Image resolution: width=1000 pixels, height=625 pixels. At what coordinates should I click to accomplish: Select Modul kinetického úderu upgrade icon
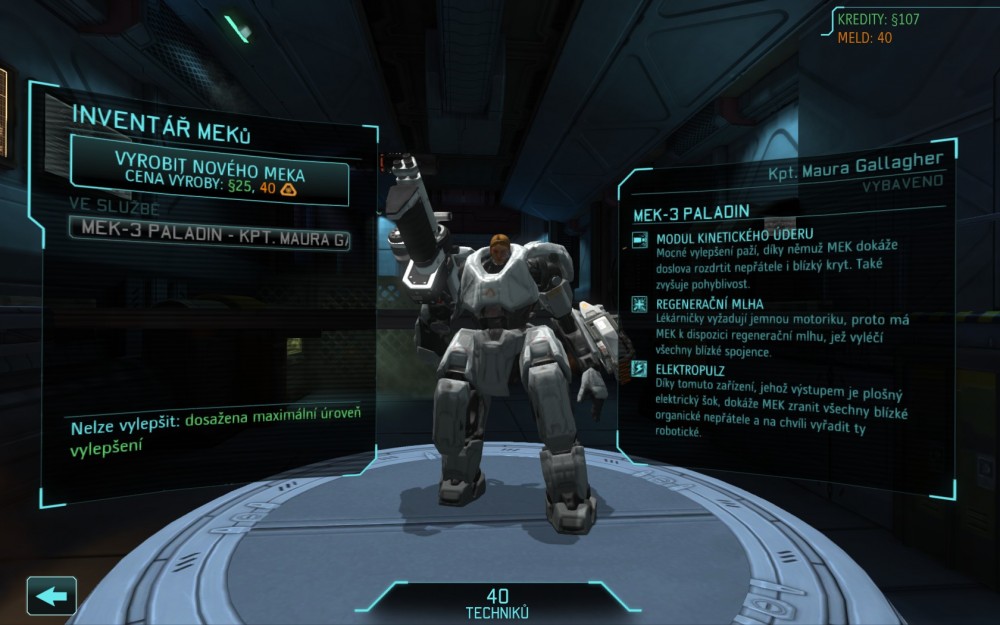640,241
